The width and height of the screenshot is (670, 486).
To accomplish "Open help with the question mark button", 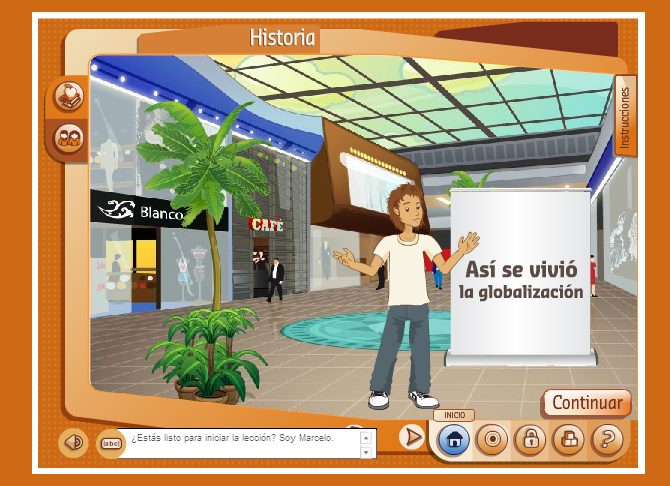I will tap(606, 438).
